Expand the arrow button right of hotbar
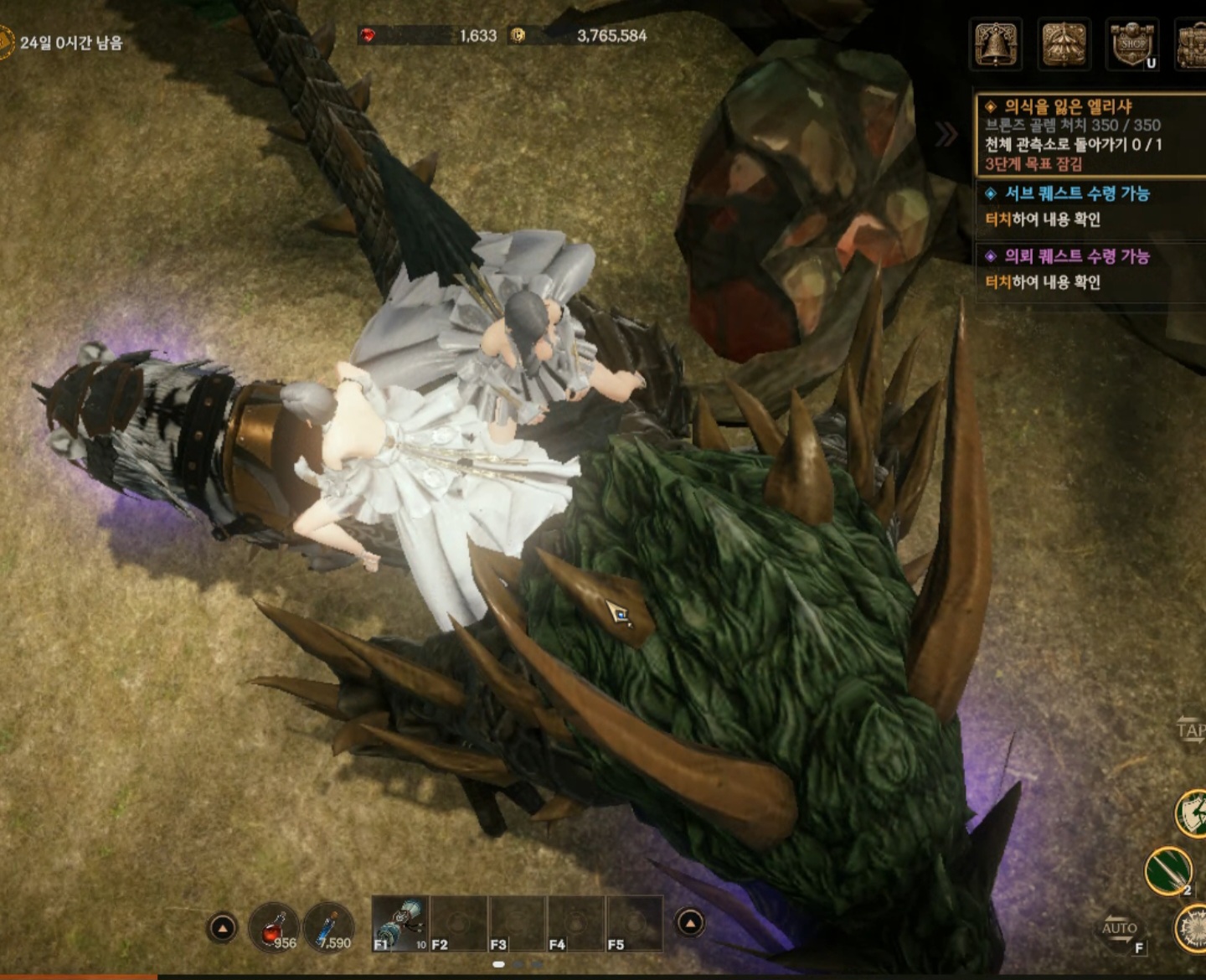1206x980 pixels. (689, 923)
